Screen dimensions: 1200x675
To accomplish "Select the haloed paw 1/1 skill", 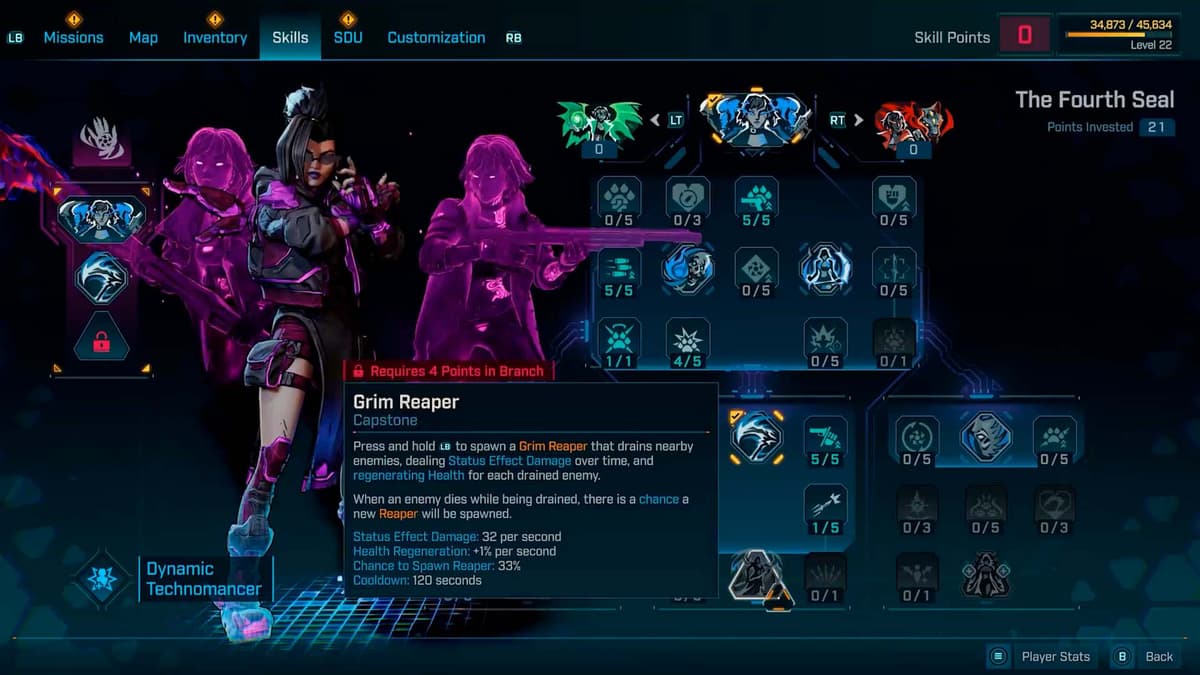I will [619, 342].
